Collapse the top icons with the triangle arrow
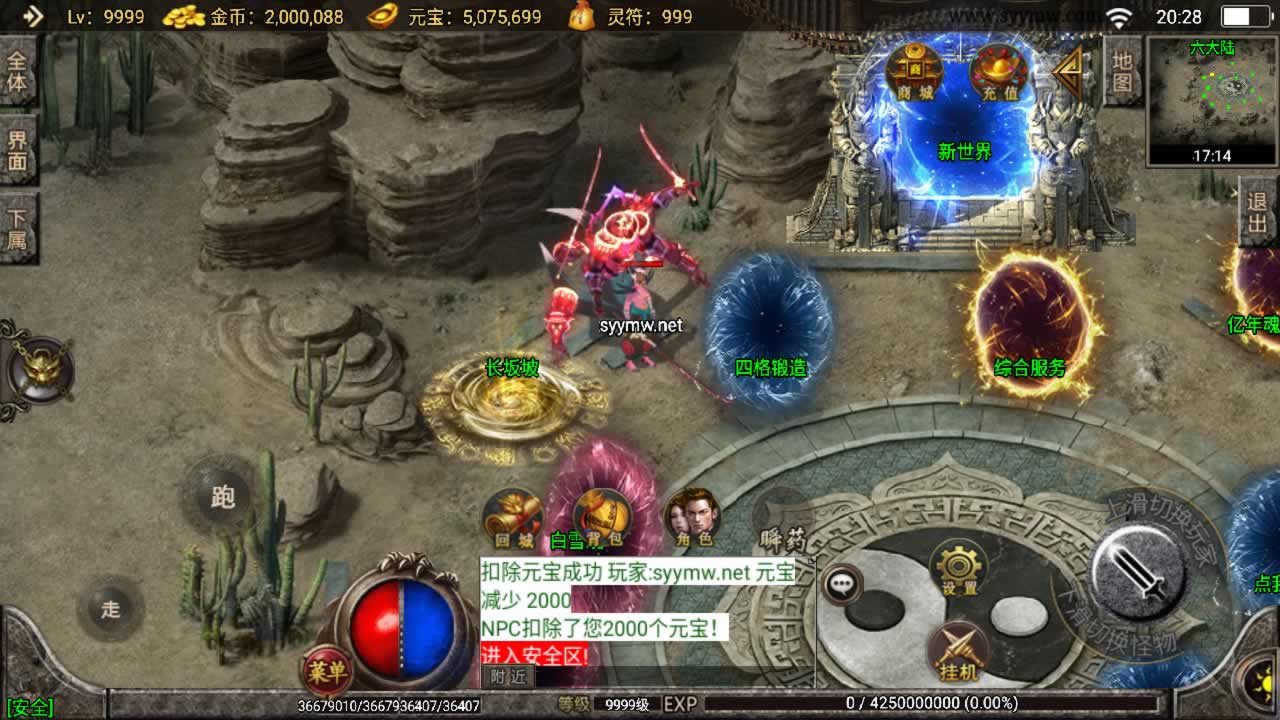 [1069, 68]
